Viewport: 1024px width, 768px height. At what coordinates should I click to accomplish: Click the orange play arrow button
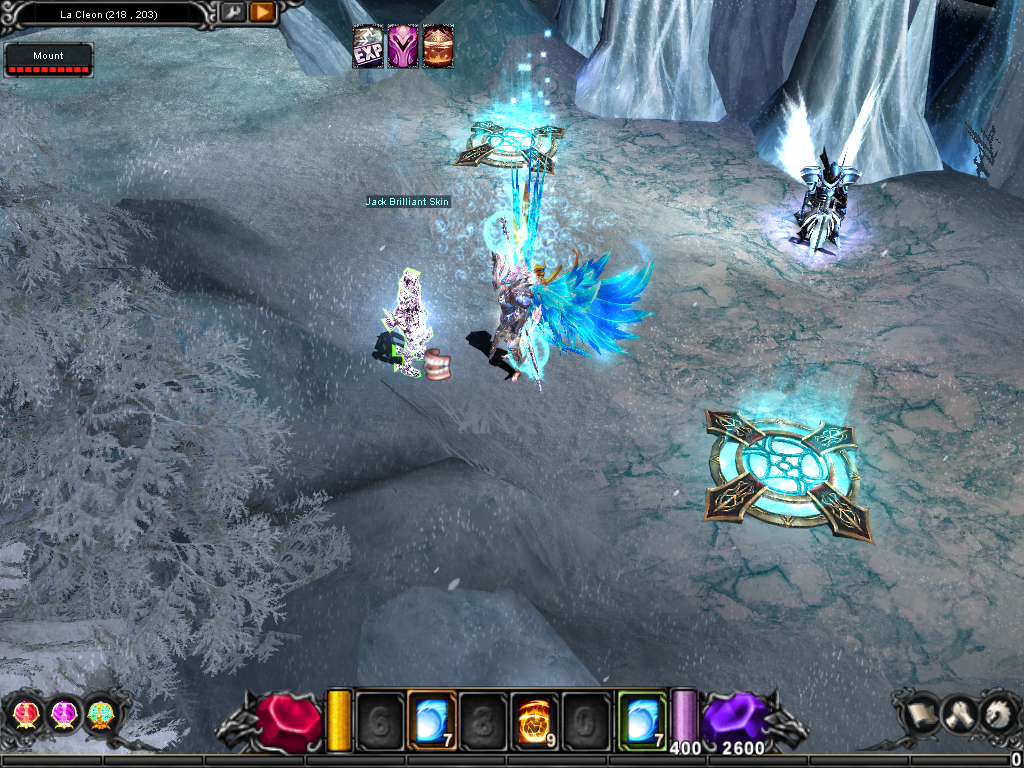[262, 13]
